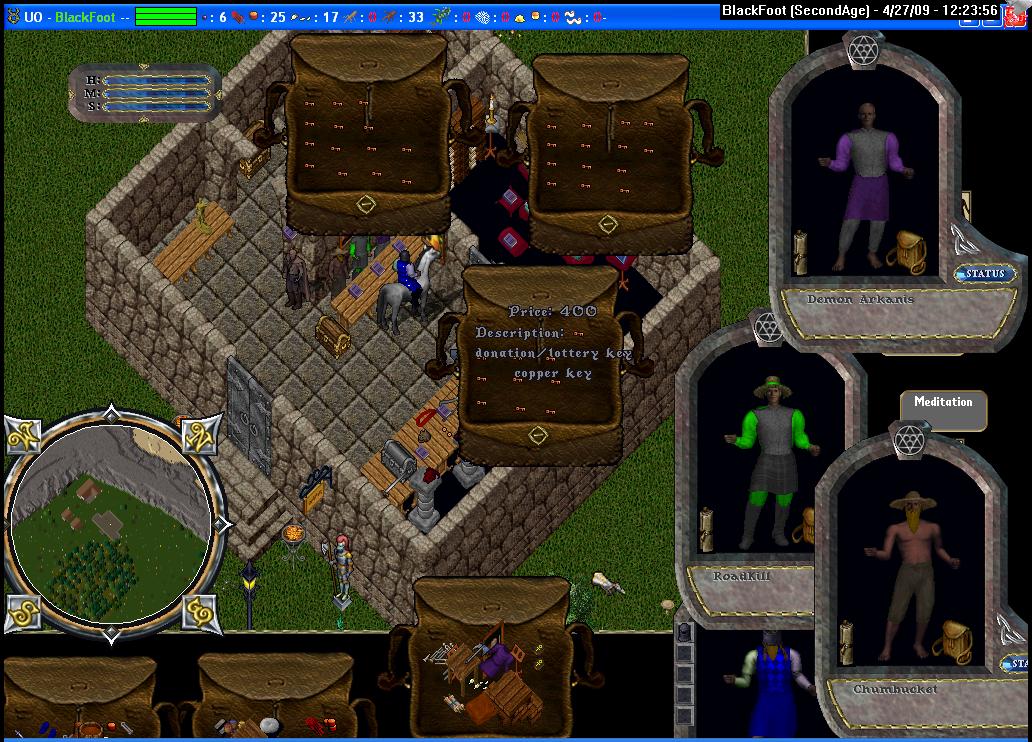Open the backpack on Demon Arkanis' paperdoll
1032x742 pixels.
pos(905,252)
